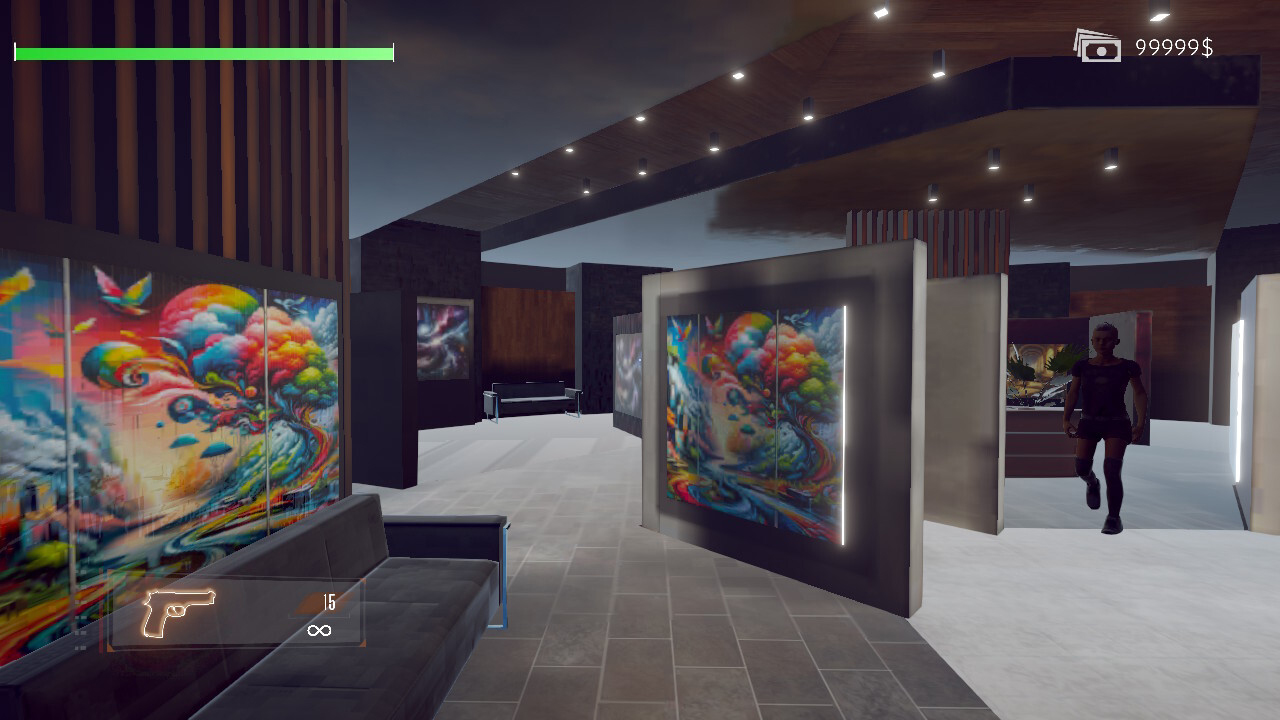Click the dollar sign in the money display
The width and height of the screenshot is (1280, 720).
1205,45
